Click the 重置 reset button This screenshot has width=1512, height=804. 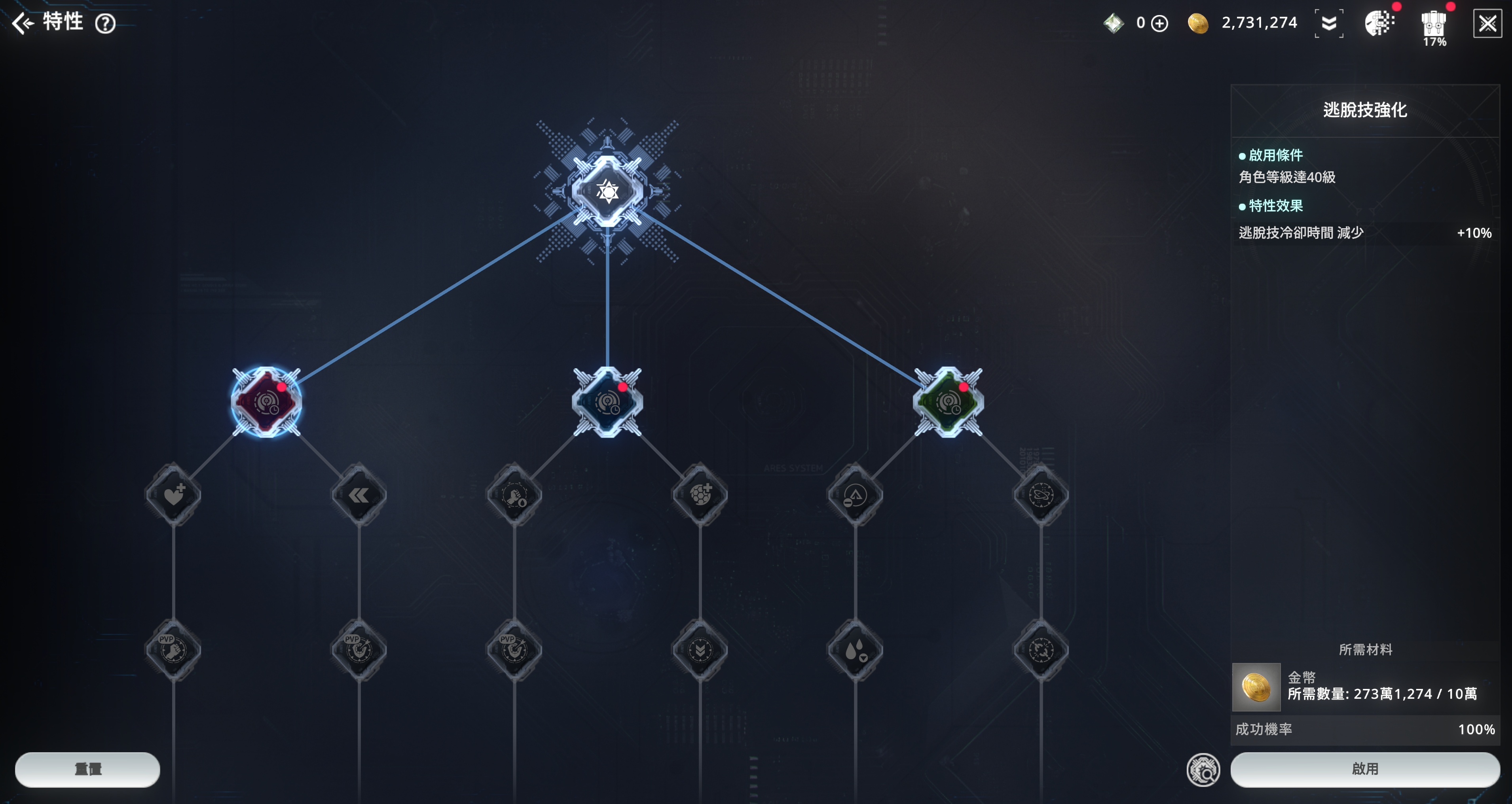point(87,769)
